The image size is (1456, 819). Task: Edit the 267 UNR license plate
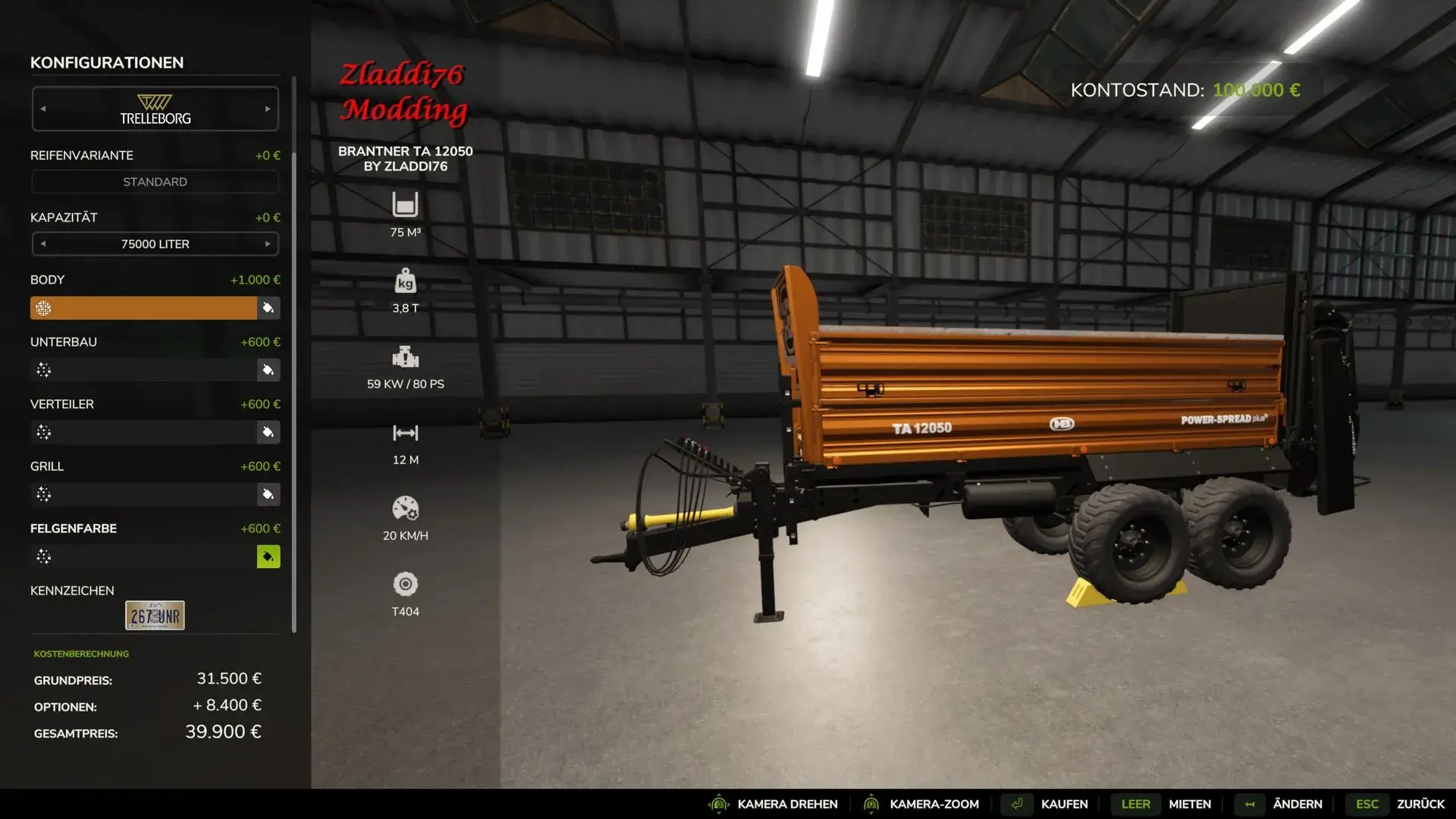click(155, 616)
